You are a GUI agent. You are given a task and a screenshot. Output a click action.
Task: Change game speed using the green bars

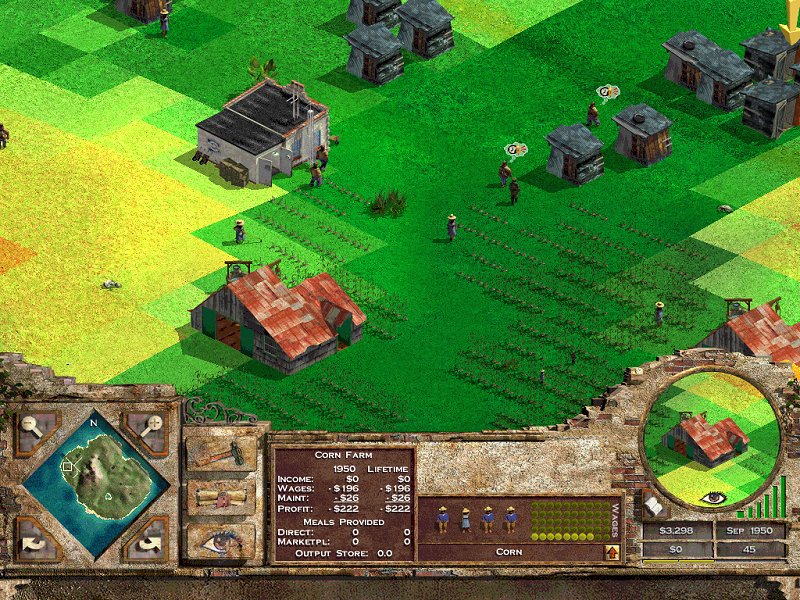773,501
